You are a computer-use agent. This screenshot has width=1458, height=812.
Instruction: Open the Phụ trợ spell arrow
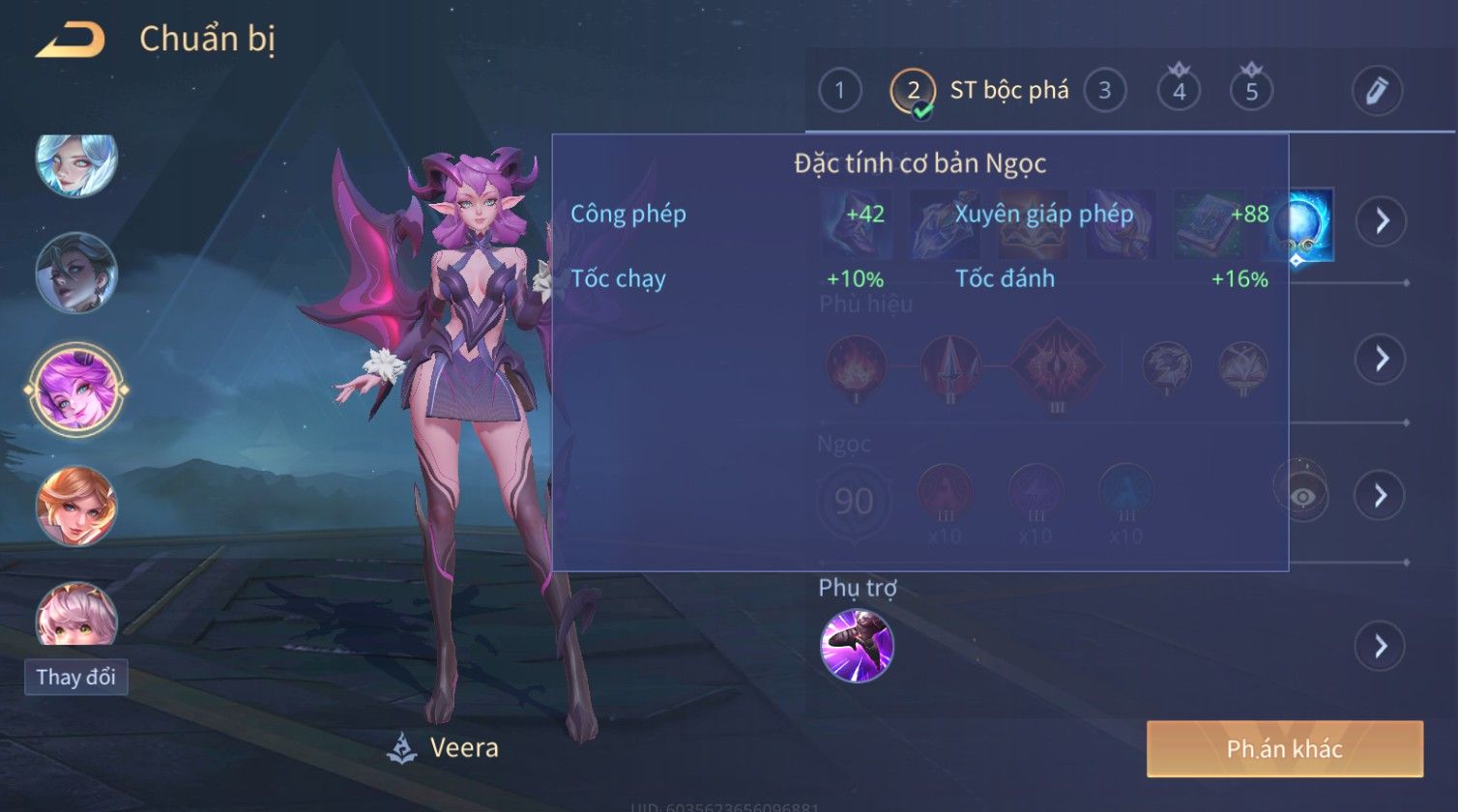point(1381,646)
